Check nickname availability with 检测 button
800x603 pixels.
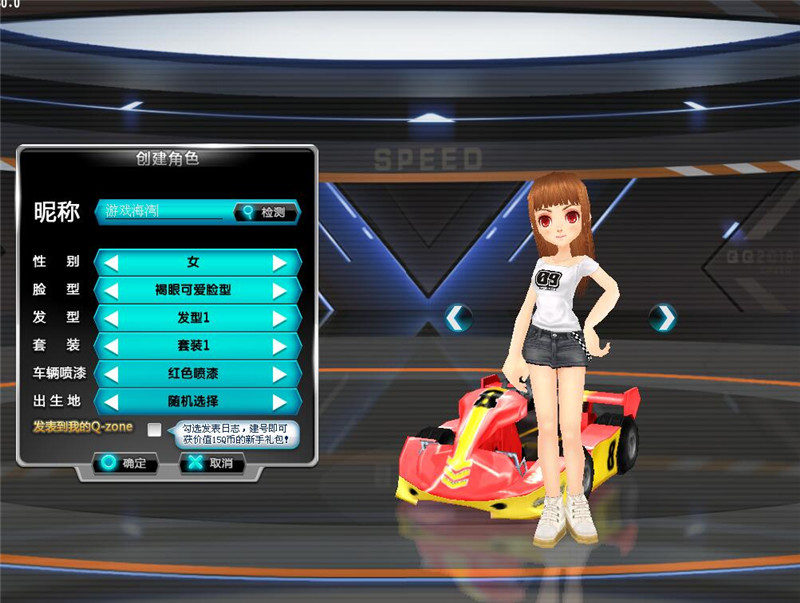point(266,212)
